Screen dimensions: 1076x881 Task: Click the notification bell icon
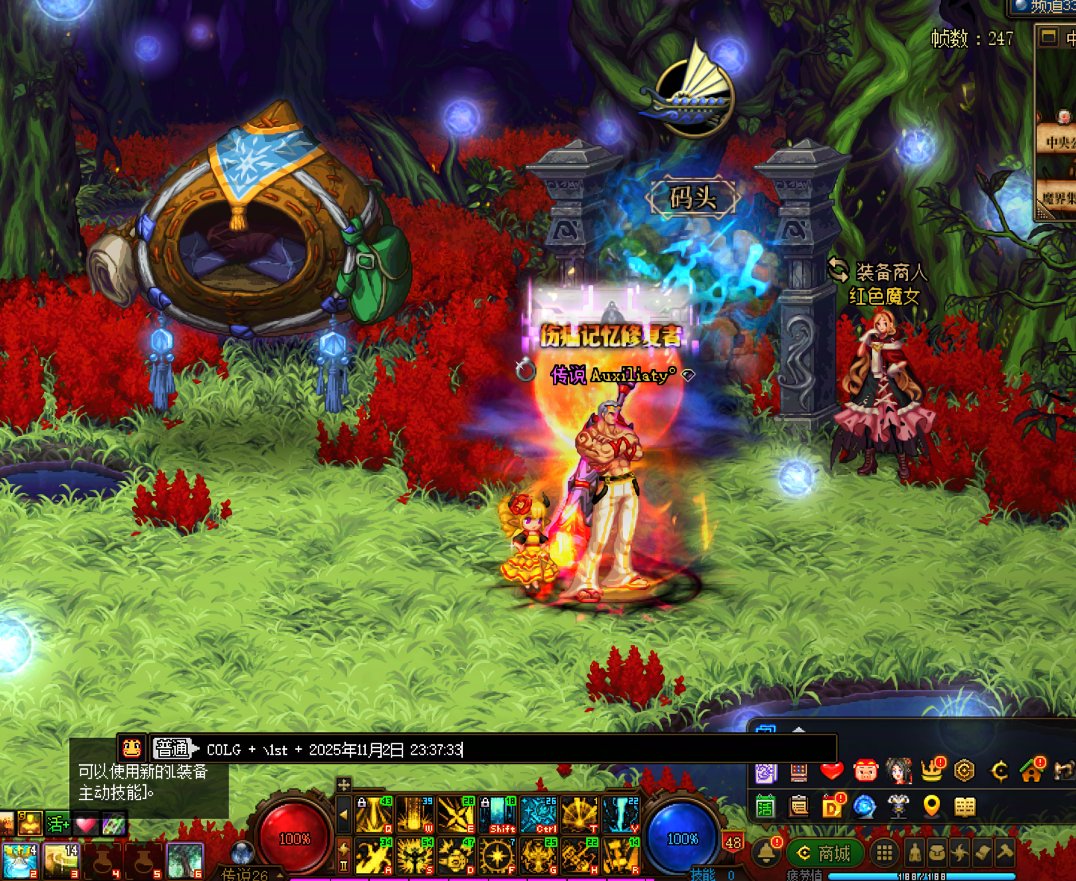[765, 853]
